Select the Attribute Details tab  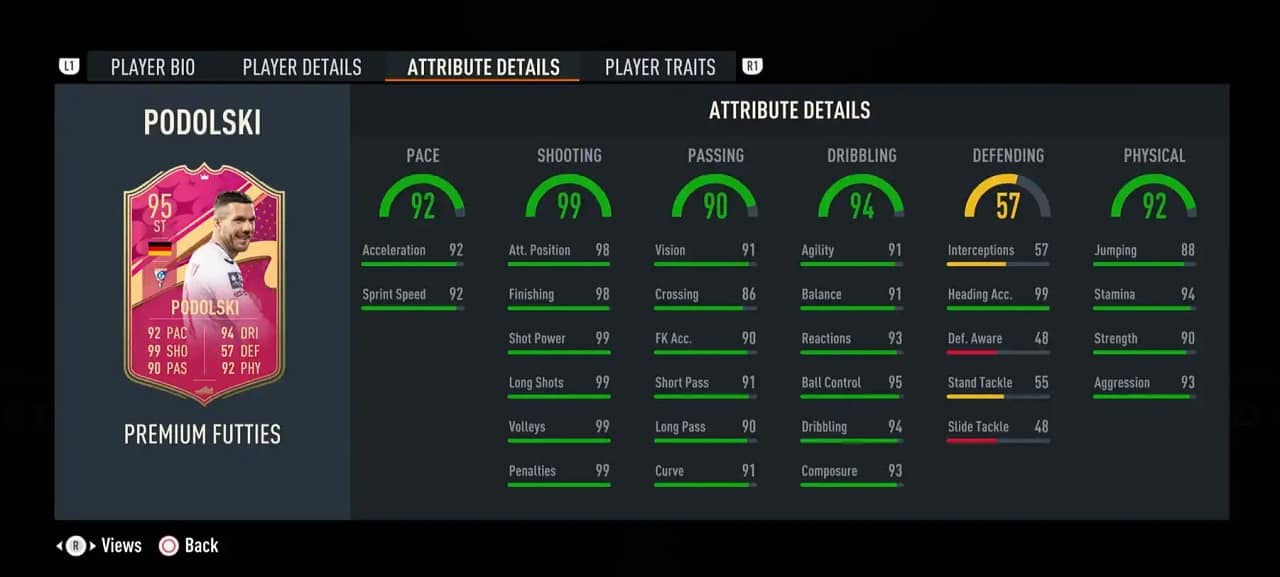point(483,67)
